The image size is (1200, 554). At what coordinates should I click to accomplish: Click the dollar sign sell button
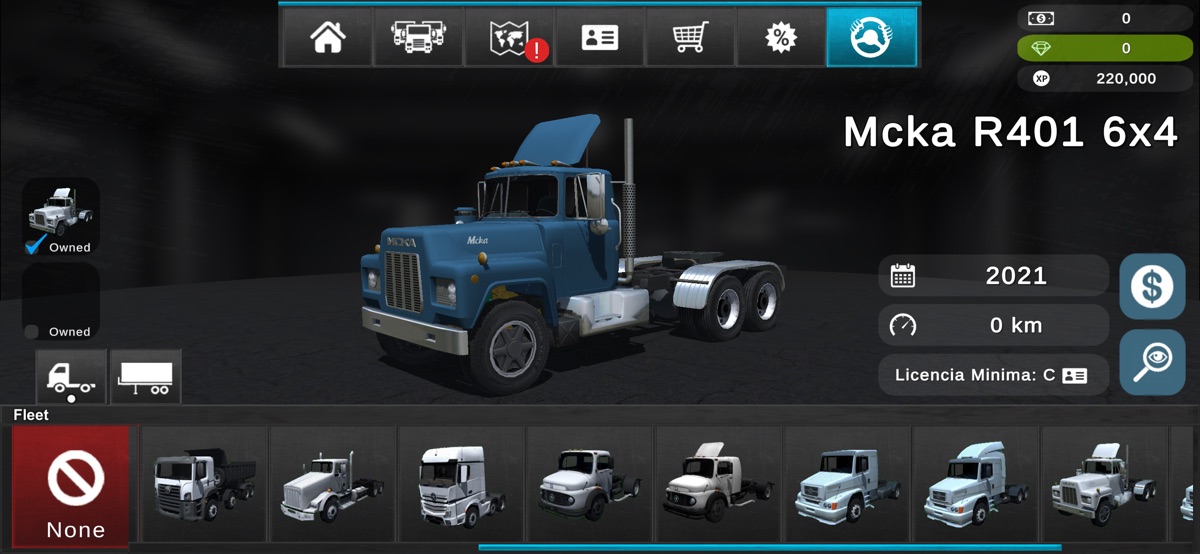pyautogui.click(x=1151, y=287)
